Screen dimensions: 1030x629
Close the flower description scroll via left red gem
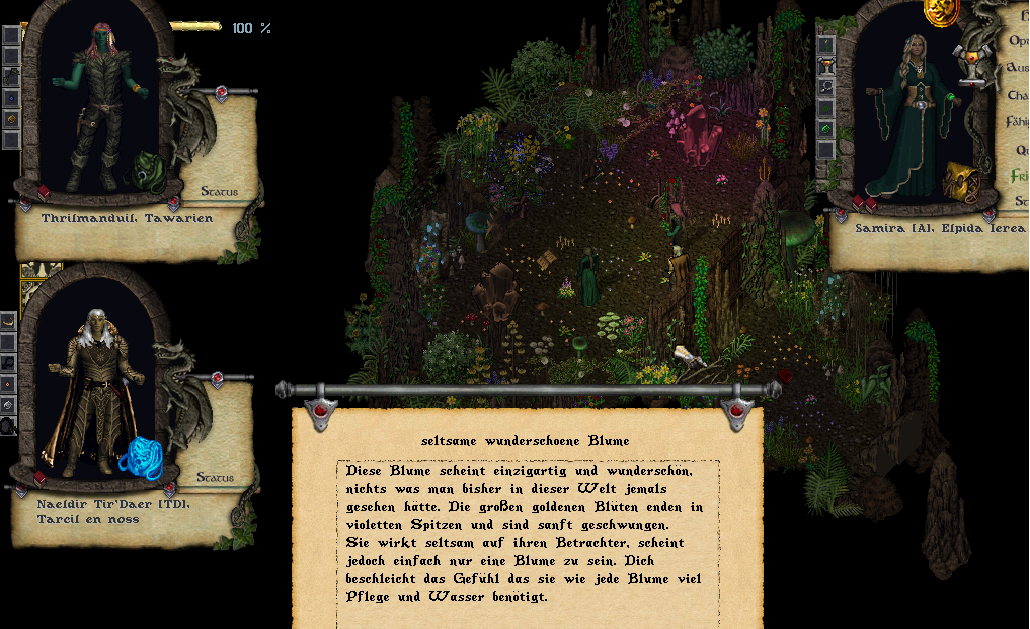319,410
